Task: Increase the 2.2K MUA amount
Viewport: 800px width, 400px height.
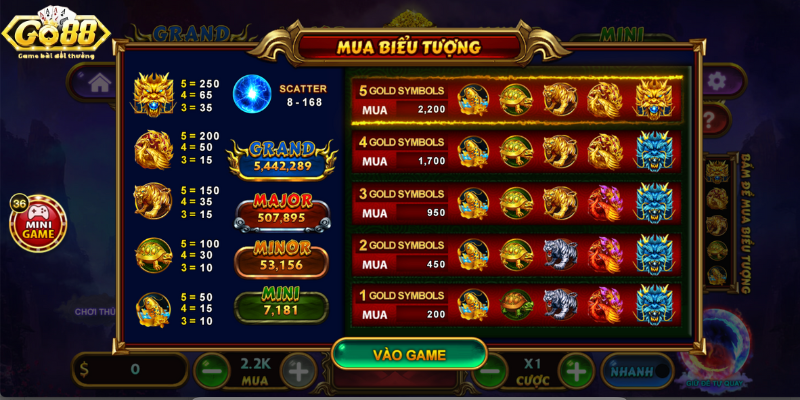Action: click(298, 371)
